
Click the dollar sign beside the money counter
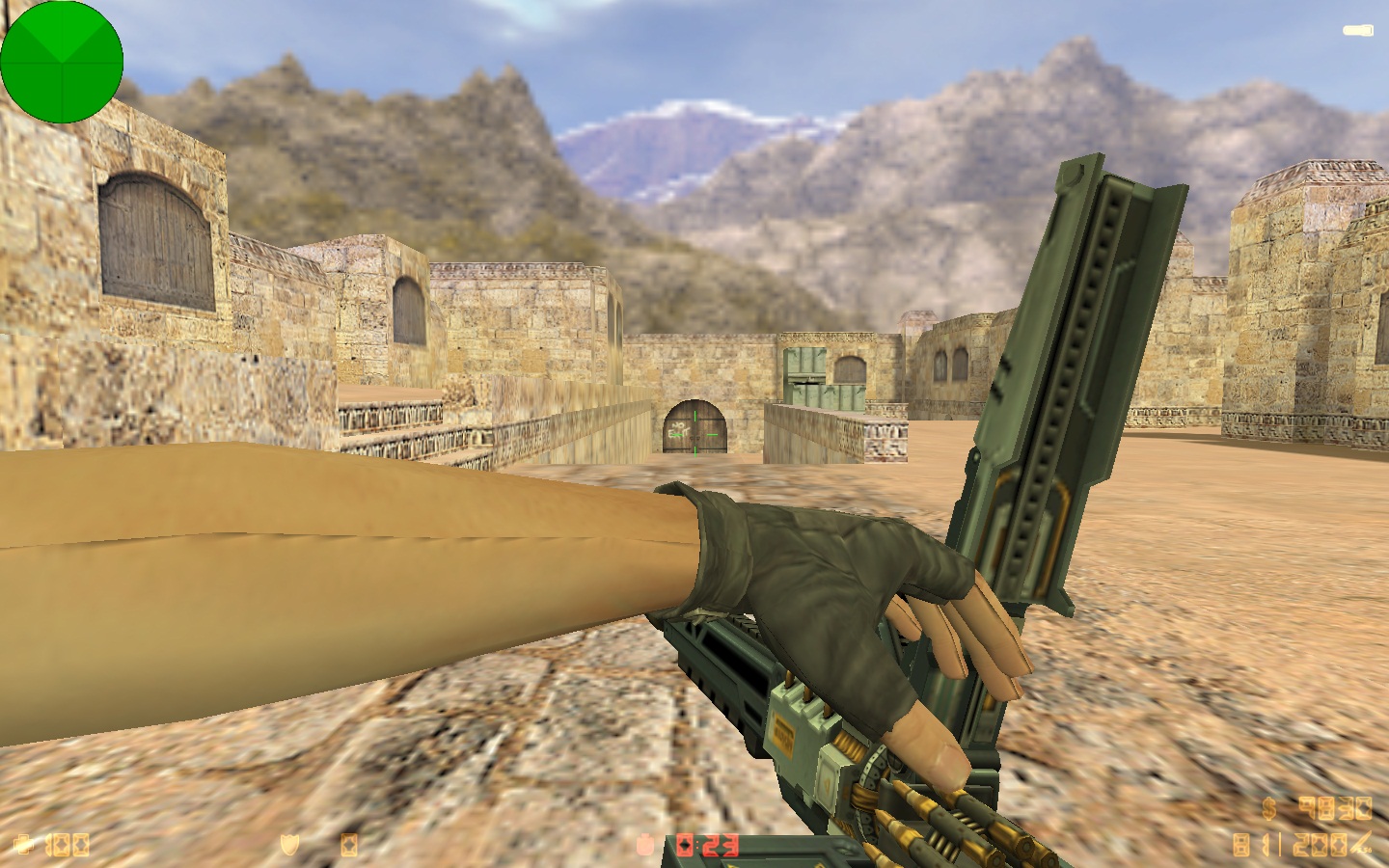[1268, 808]
